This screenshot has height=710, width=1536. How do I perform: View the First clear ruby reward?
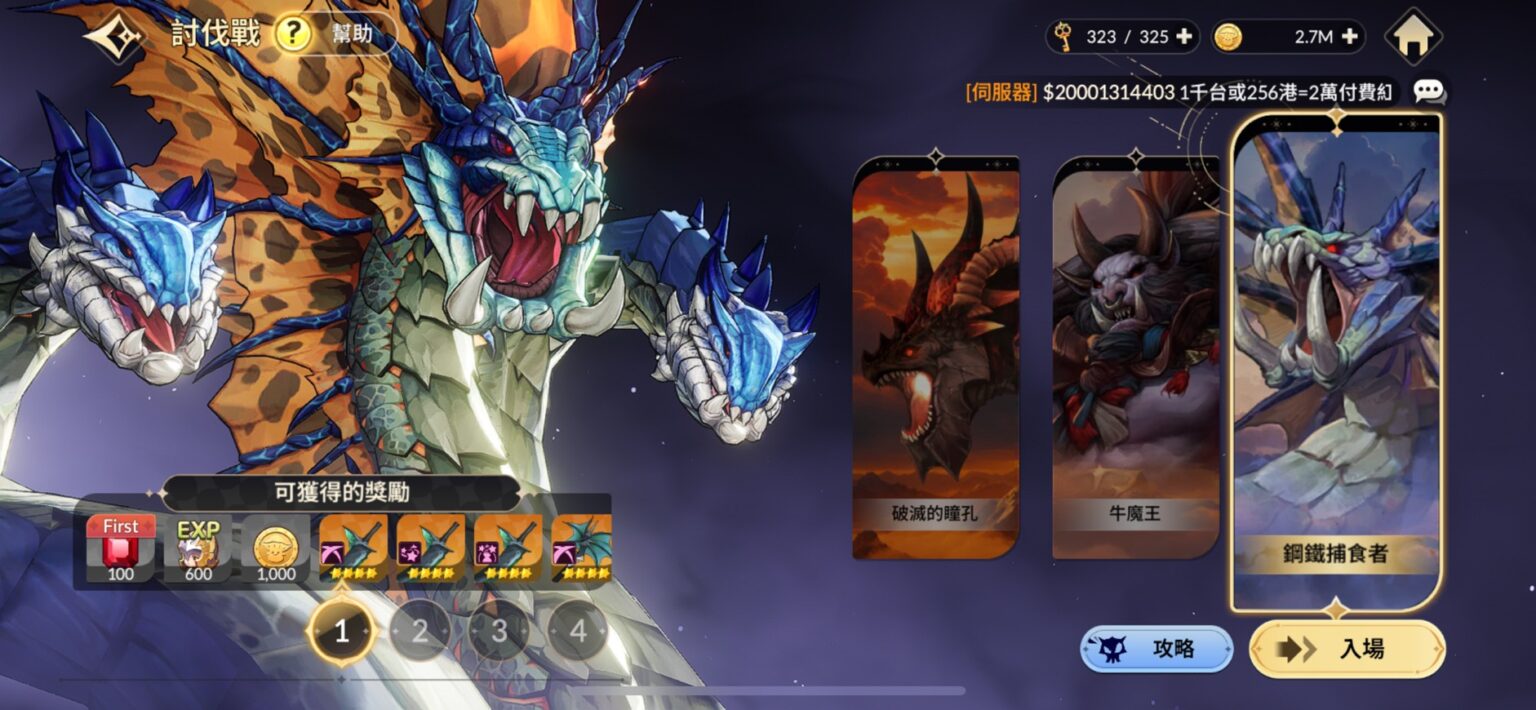pyautogui.click(x=121, y=548)
